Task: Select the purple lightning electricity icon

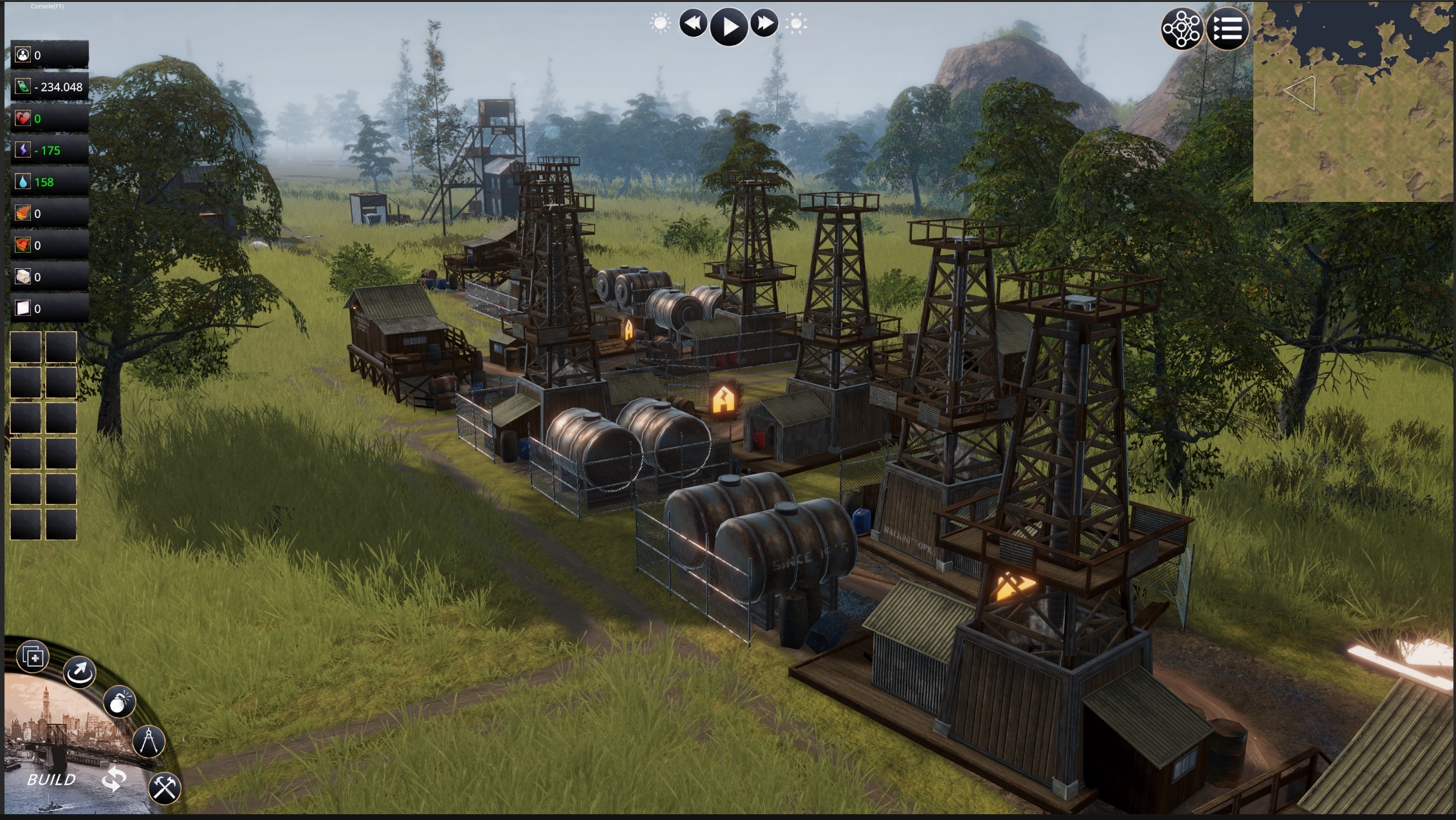Action: pyautogui.click(x=23, y=150)
